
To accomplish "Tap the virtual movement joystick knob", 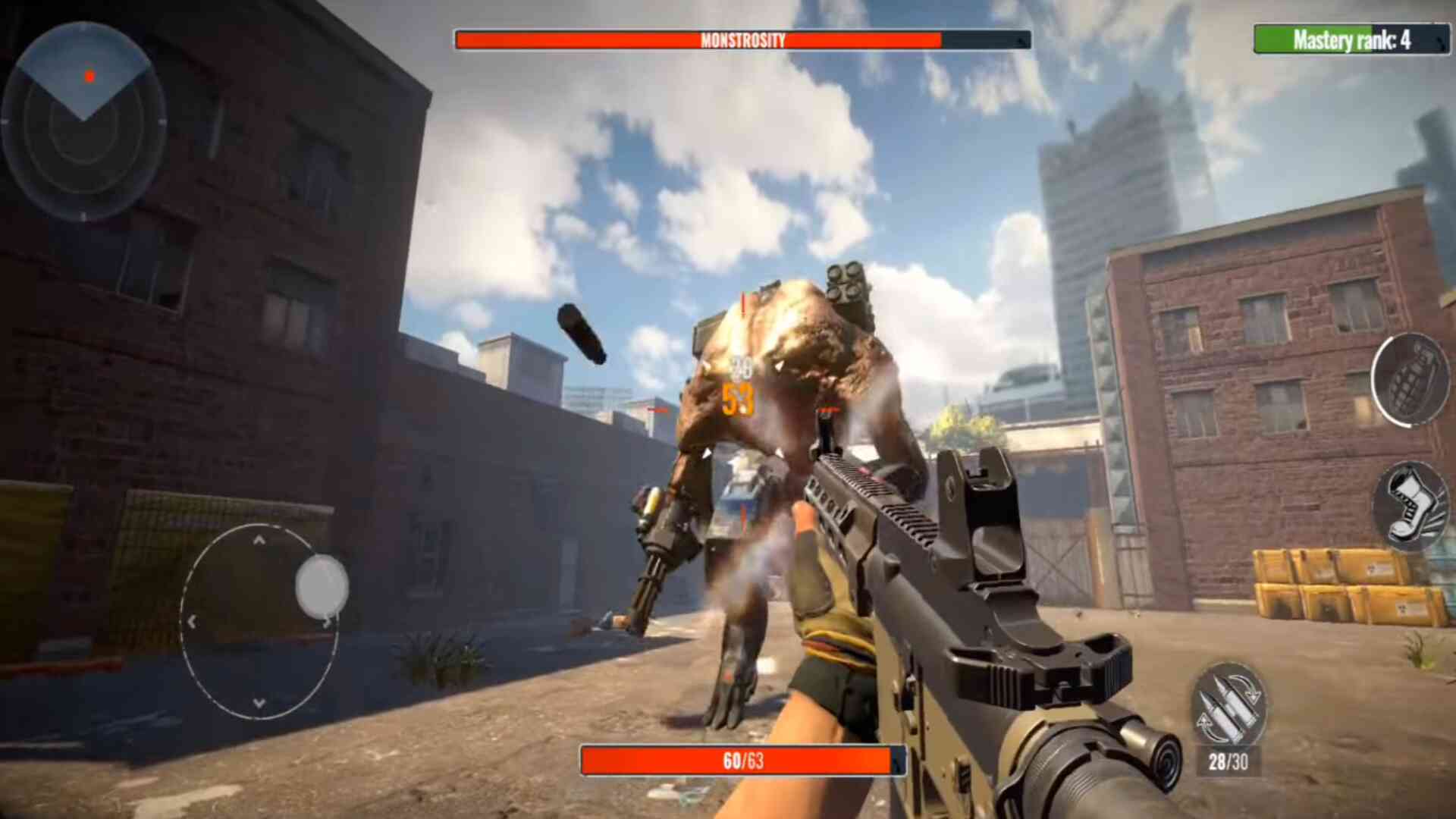I will click(322, 586).
